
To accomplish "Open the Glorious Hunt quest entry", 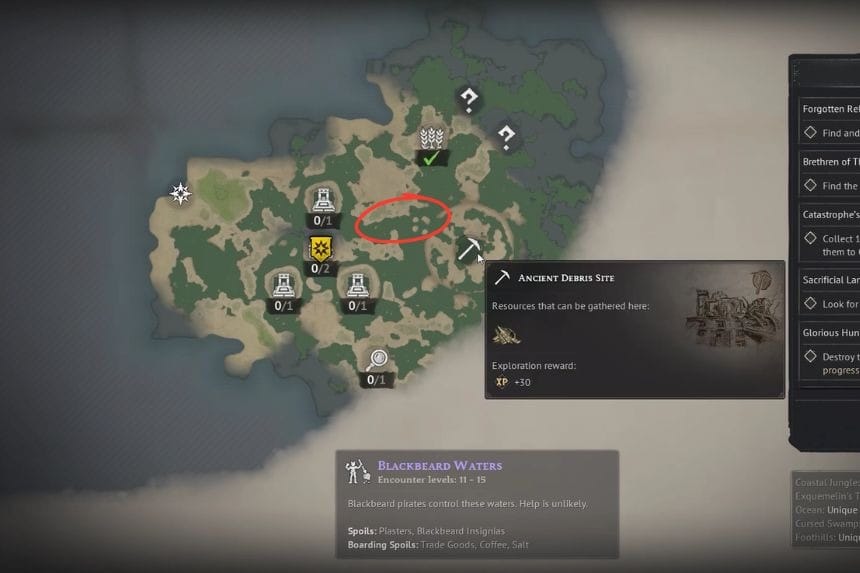I will pos(830,333).
